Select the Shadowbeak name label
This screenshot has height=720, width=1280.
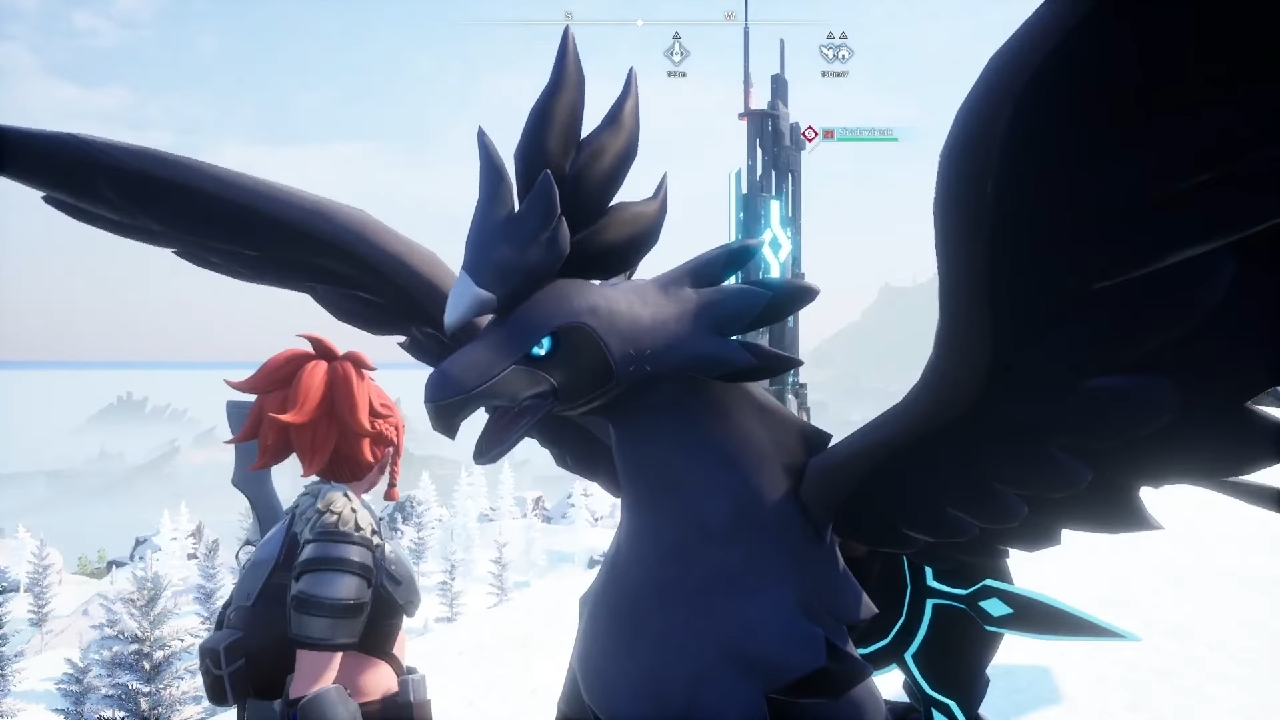click(x=866, y=131)
